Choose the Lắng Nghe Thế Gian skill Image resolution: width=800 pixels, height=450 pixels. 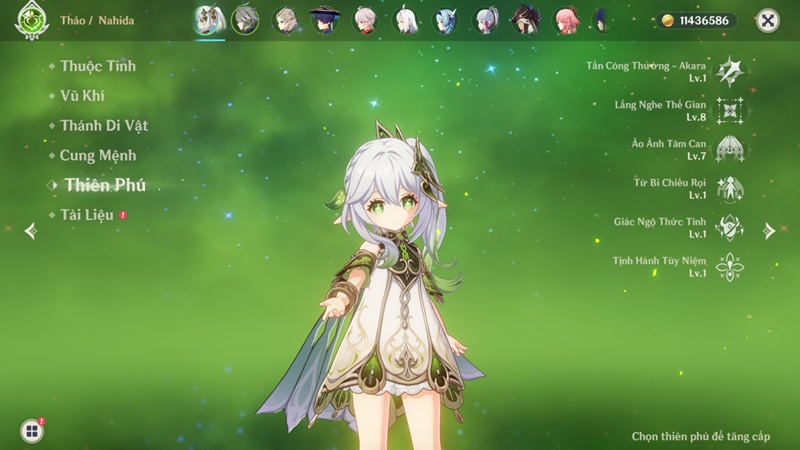[730, 110]
